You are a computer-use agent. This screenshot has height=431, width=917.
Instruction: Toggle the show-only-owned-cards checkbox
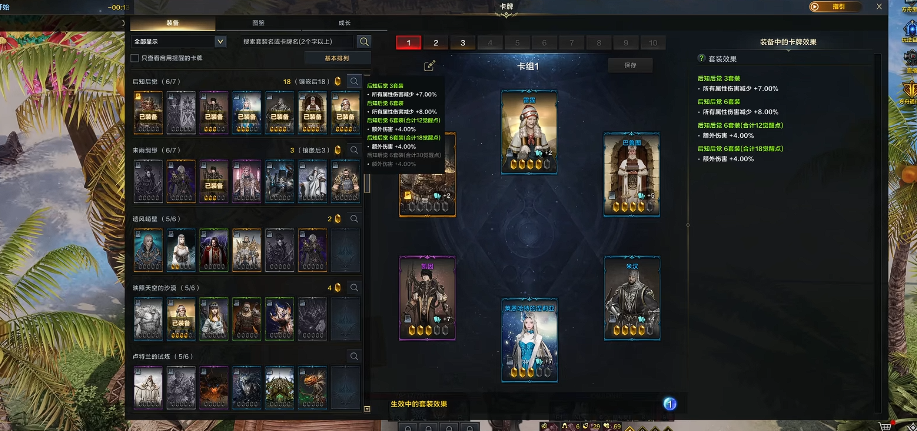click(x=136, y=59)
